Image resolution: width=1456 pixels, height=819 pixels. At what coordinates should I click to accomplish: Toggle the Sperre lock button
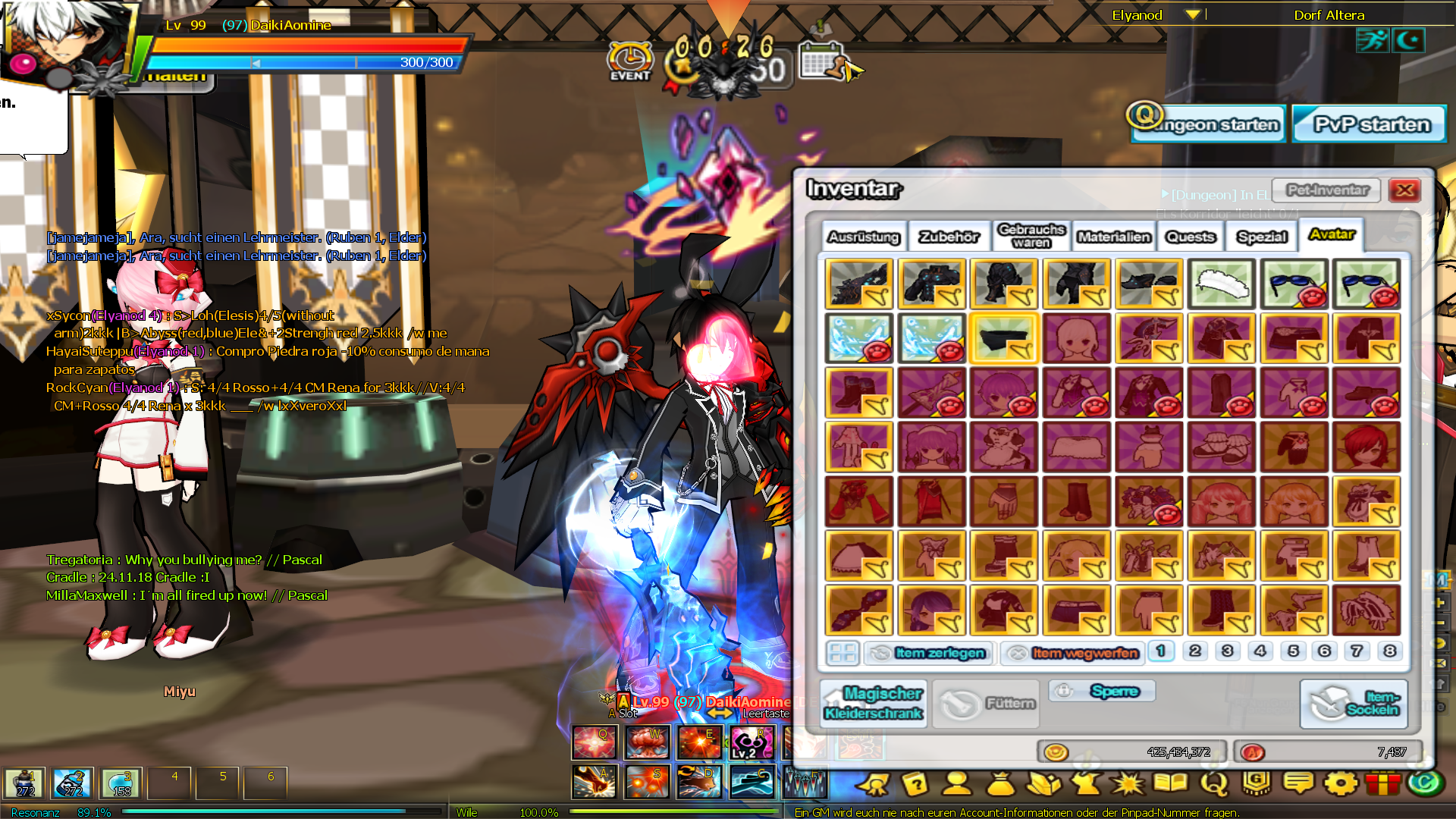pos(1103,691)
